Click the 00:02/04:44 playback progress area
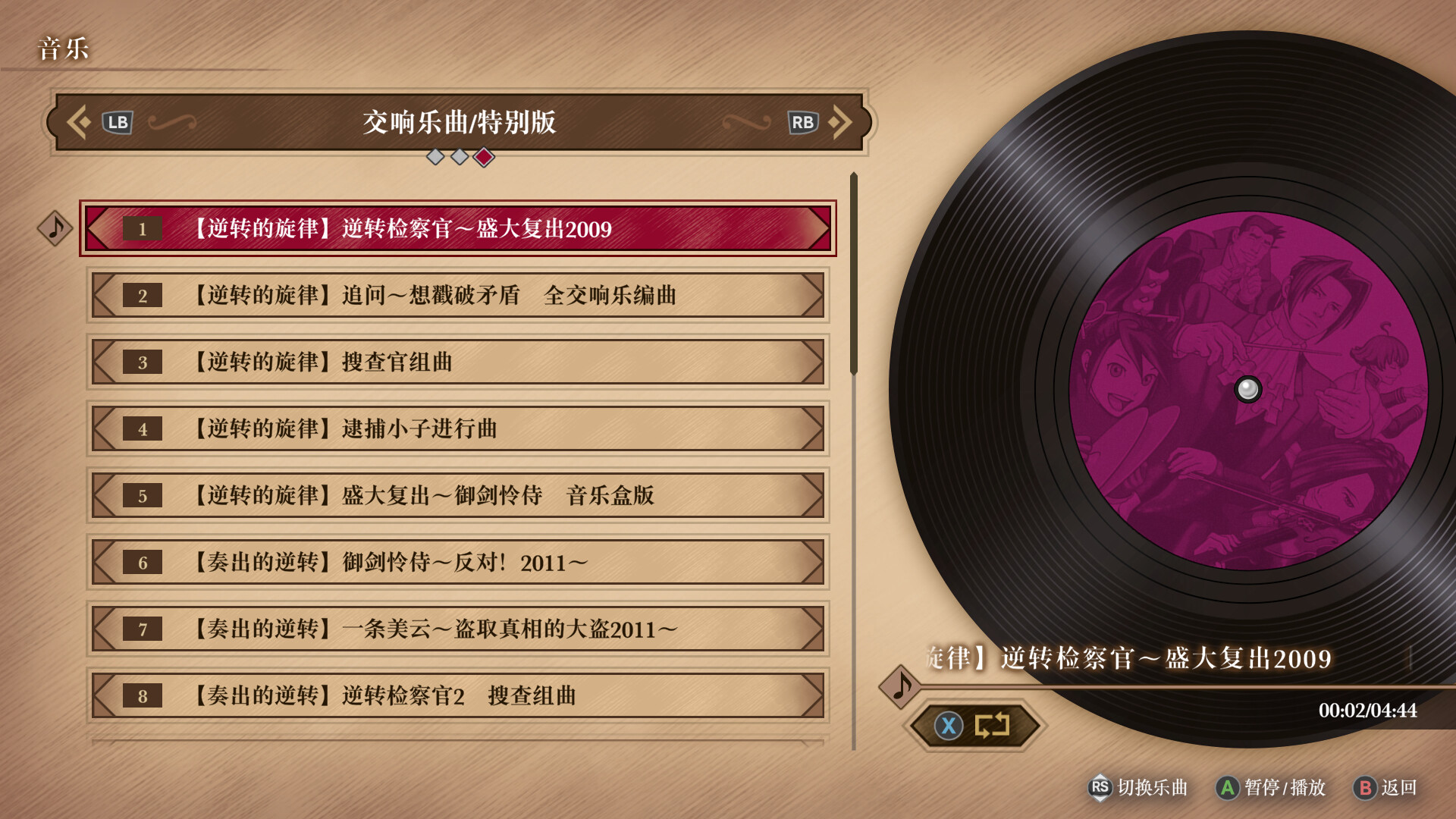Screen dimensions: 1456x819 (1367, 711)
